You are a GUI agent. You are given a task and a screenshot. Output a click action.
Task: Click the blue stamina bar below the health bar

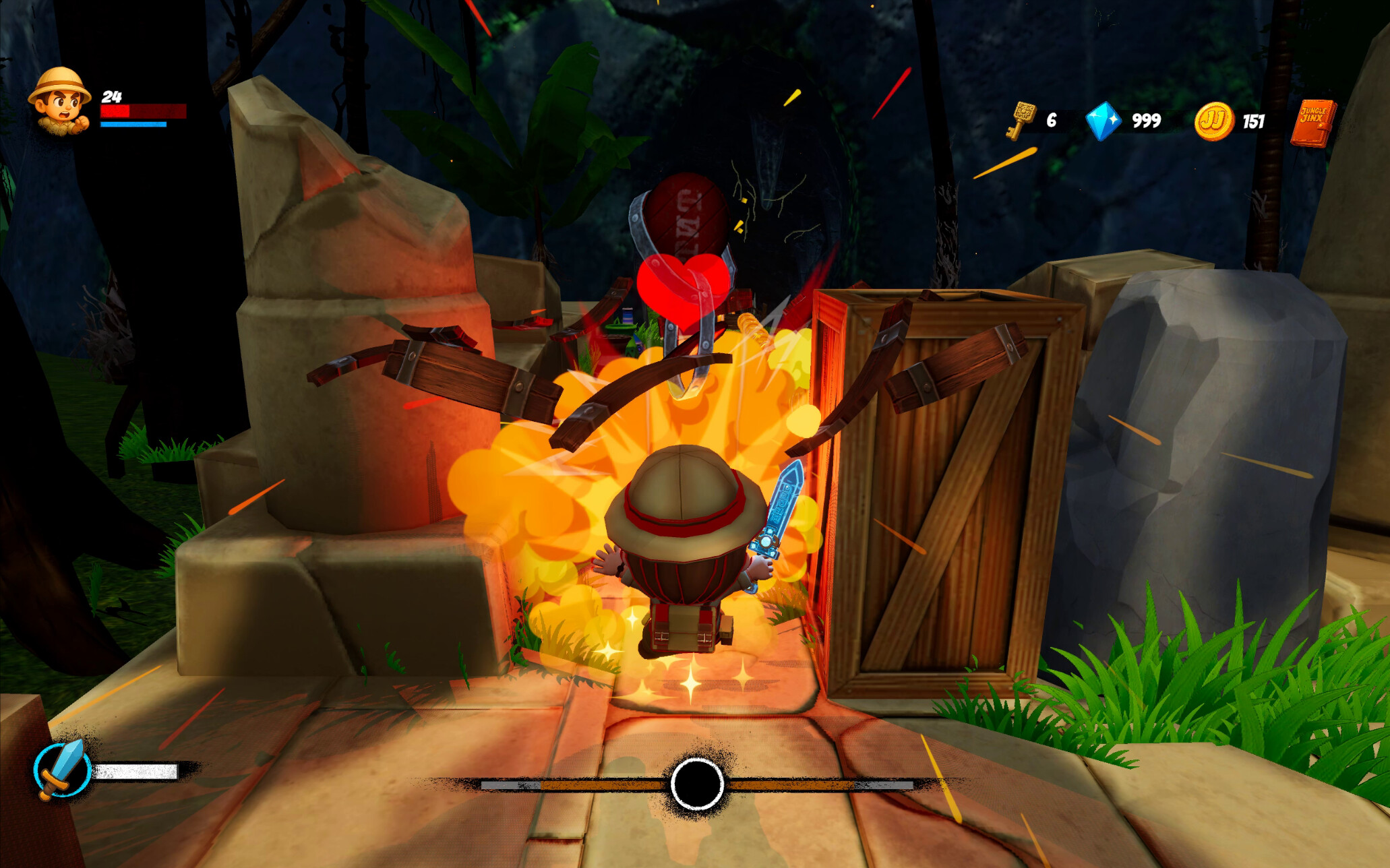point(132,126)
